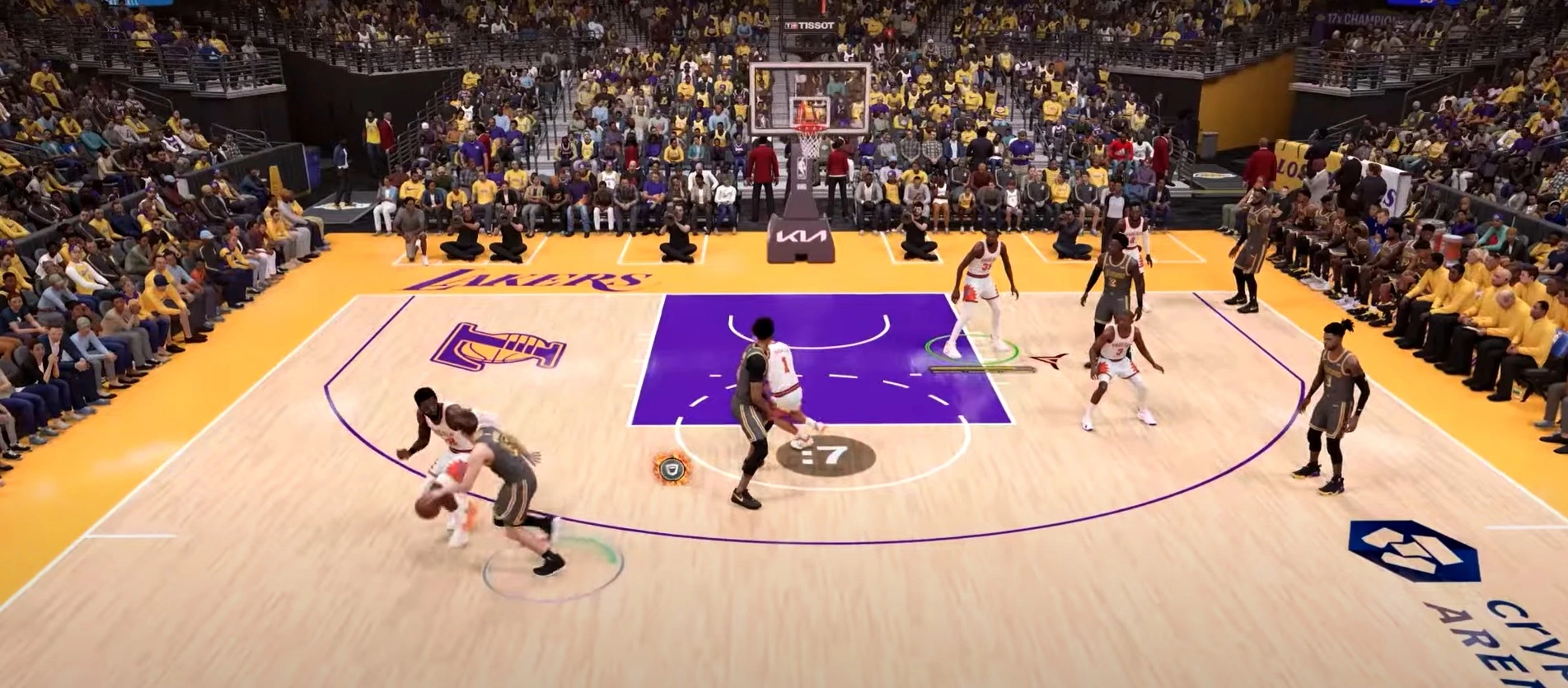The image size is (1568, 688).
Task: Click the flaming badge icon on the court
Action: click(x=672, y=468)
